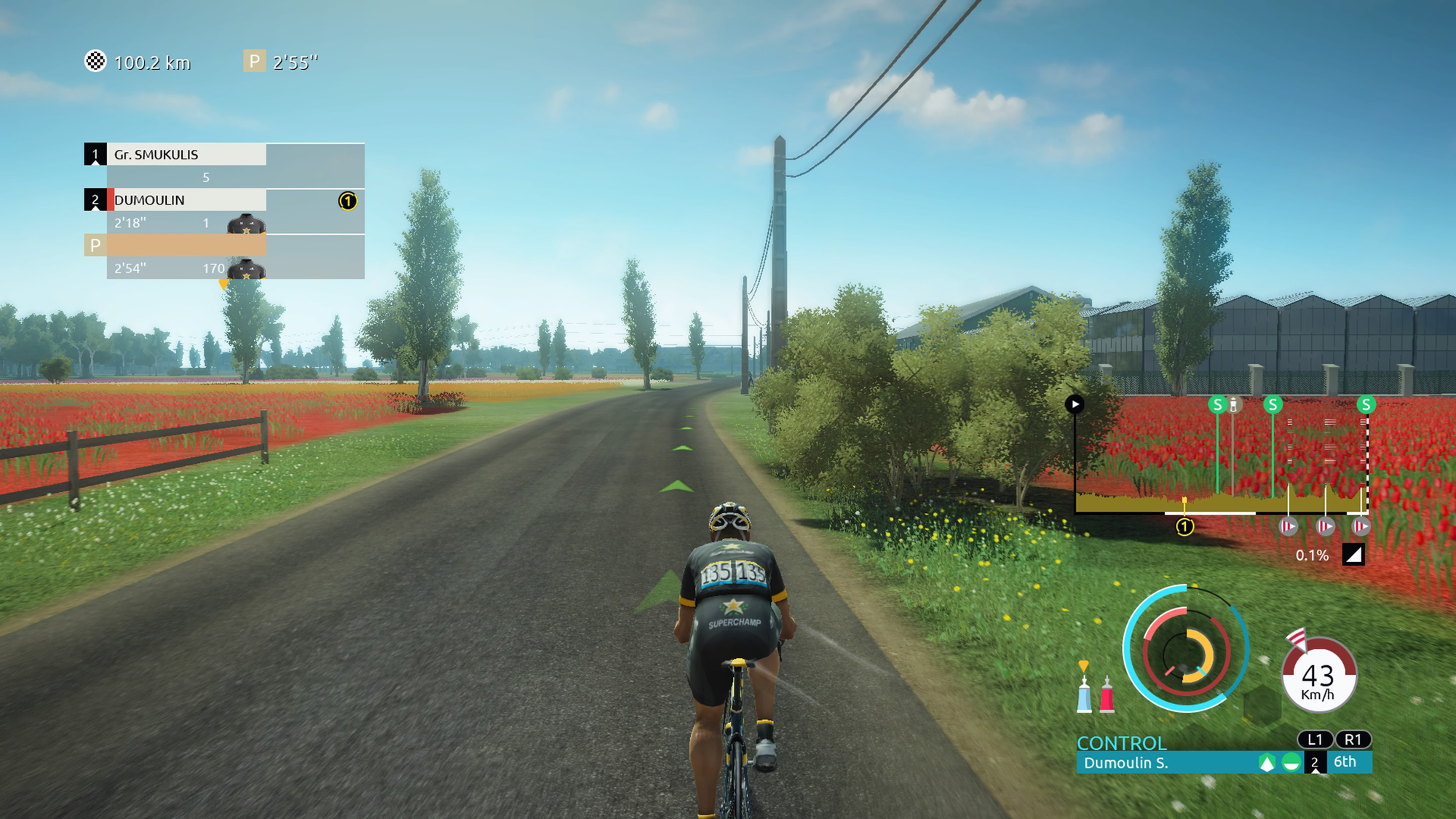Select the Dumoulin S. rider control bar
1456x819 pixels.
click(x=1165, y=763)
